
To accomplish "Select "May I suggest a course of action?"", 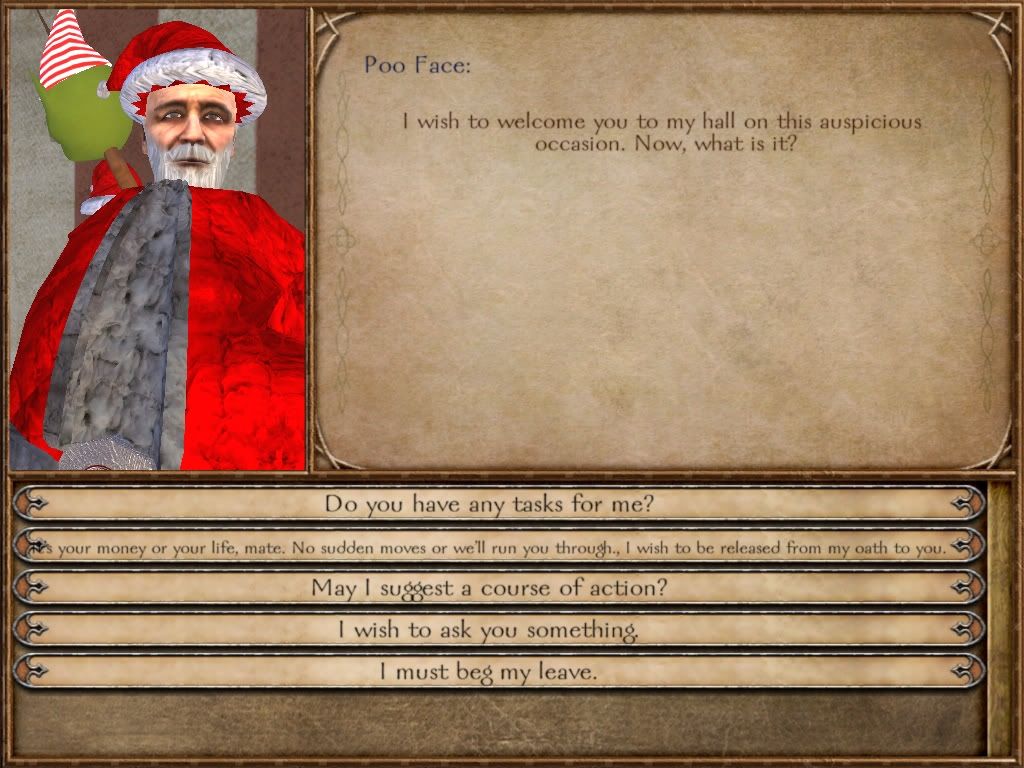I will (x=489, y=588).
